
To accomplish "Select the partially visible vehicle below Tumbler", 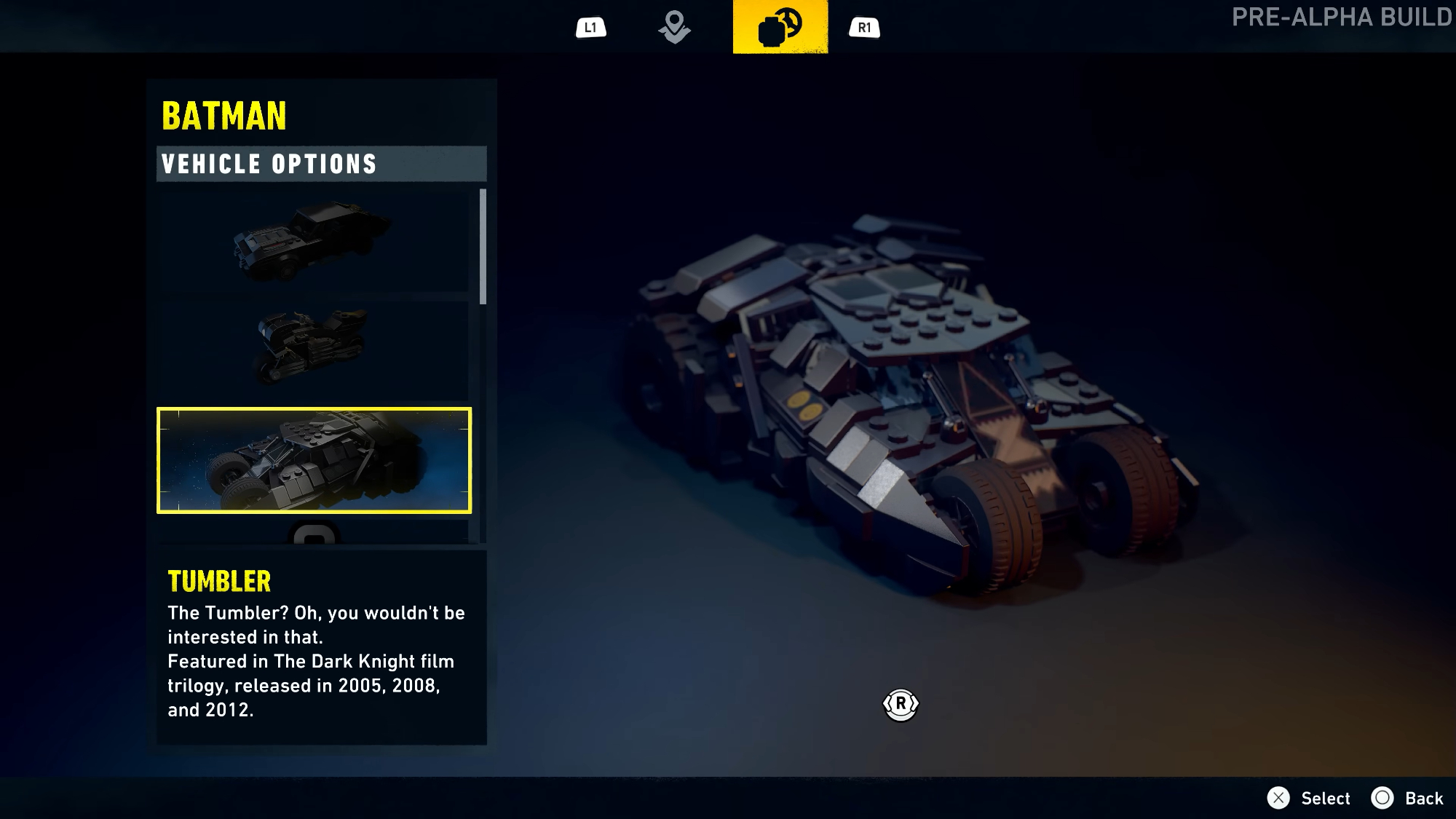I will [x=314, y=534].
